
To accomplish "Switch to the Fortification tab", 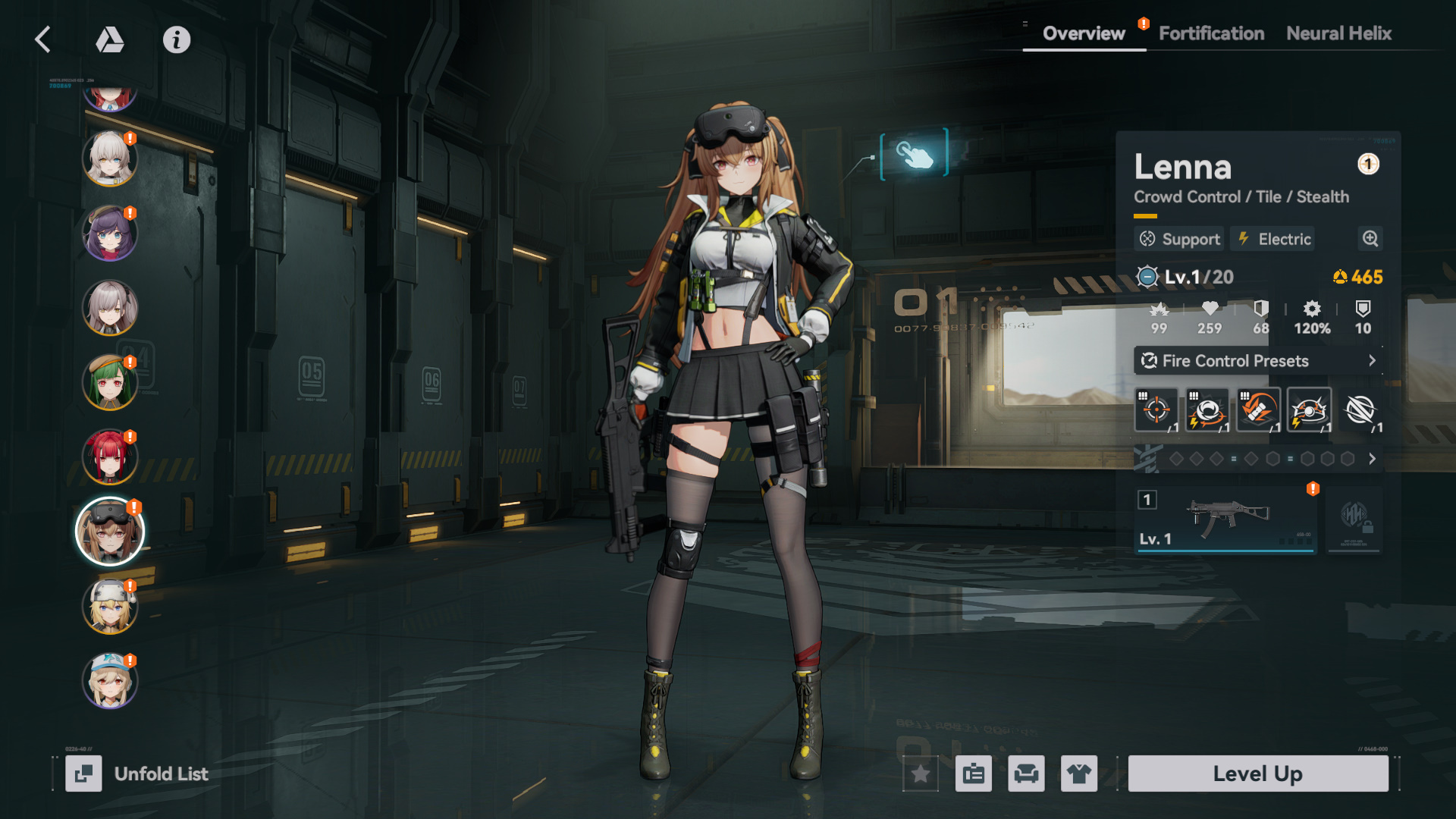I will pos(1211,33).
